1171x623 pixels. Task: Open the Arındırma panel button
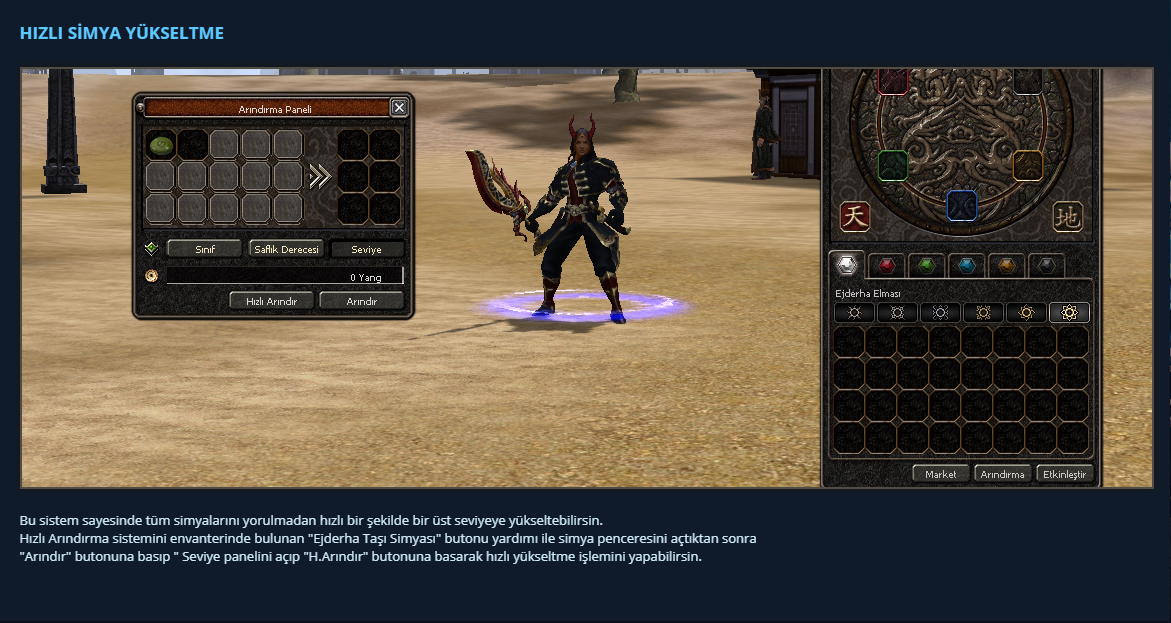(1002, 474)
